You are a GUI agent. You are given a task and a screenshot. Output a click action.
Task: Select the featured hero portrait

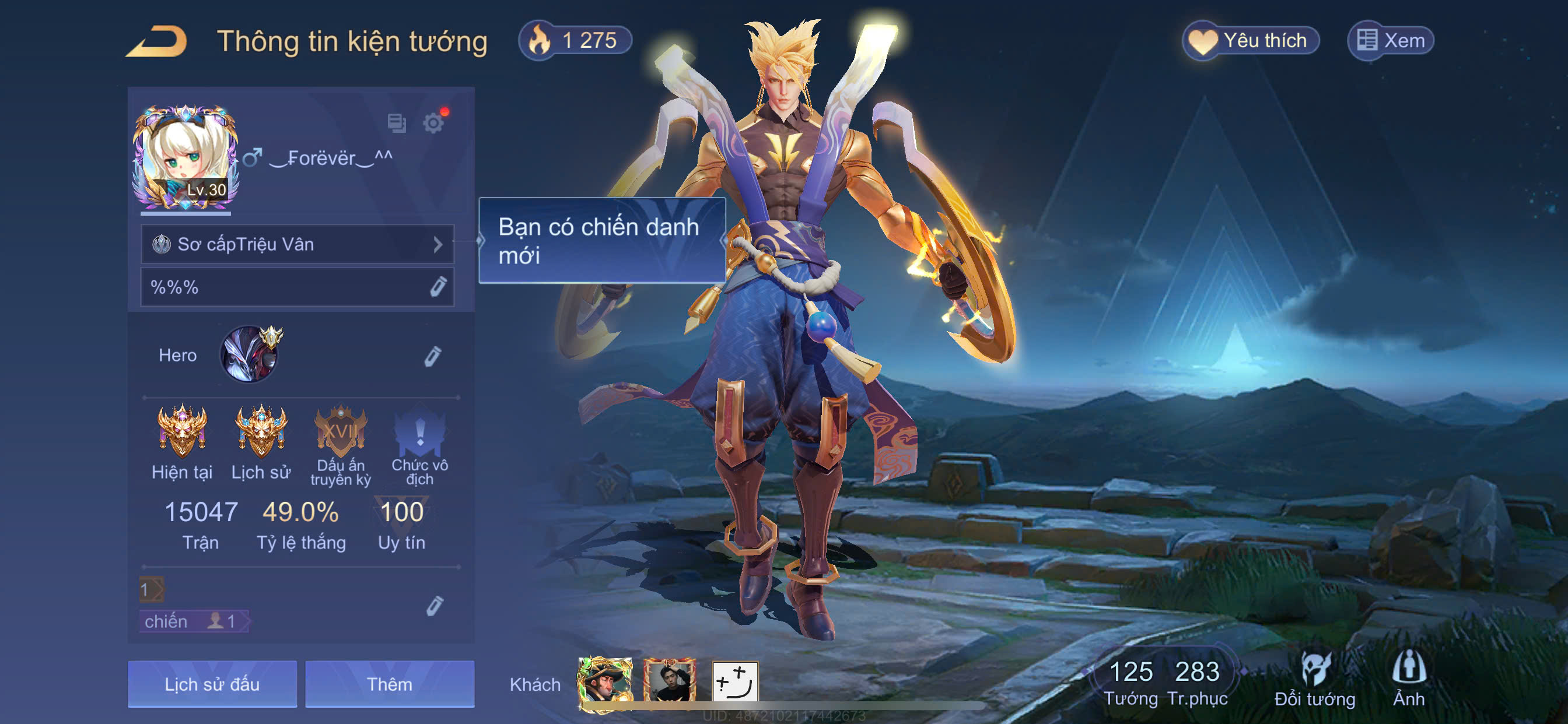click(x=250, y=354)
